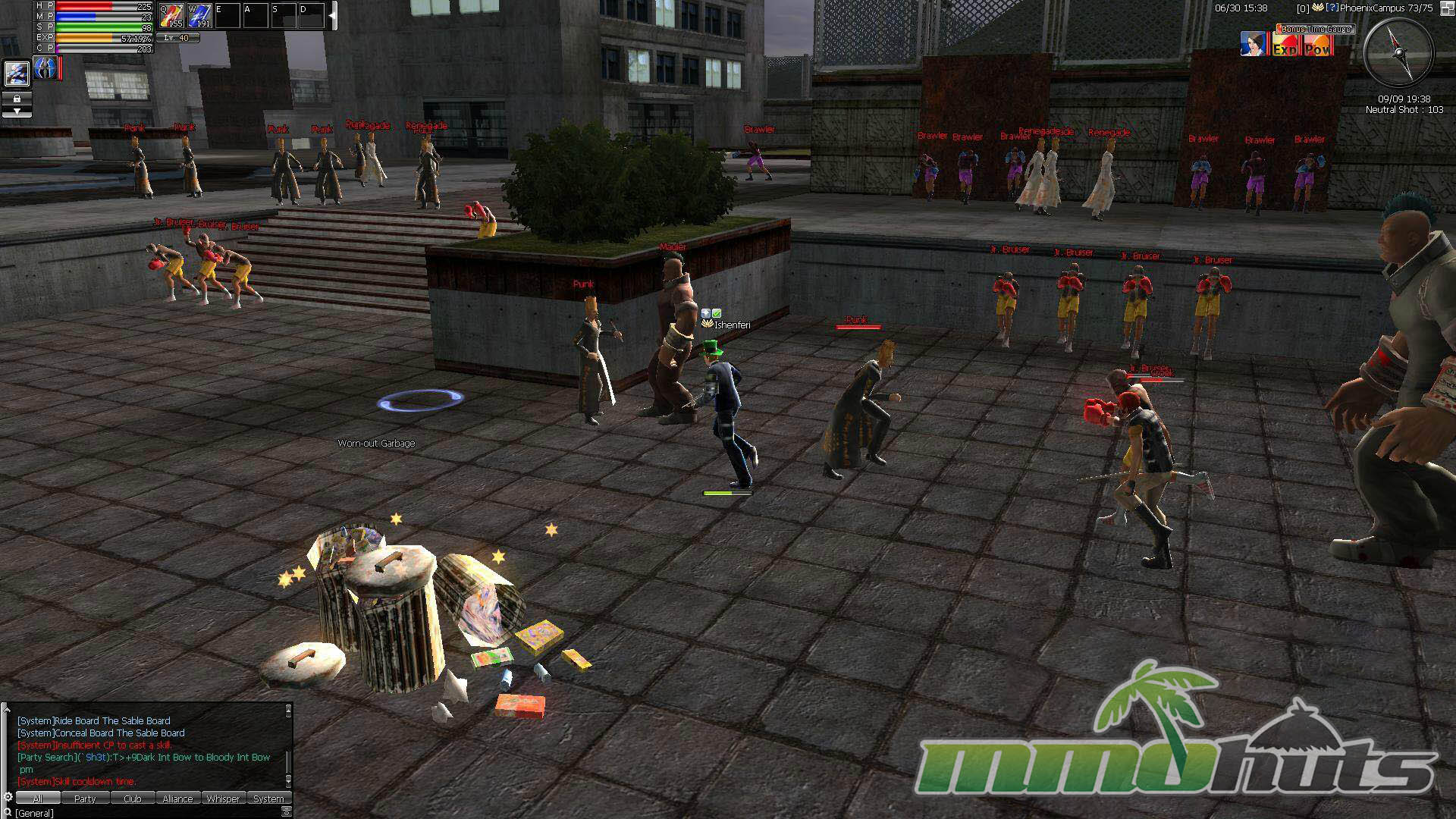The width and height of the screenshot is (1456, 819).
Task: Click the woman portrait buff icon
Action: 1254,44
